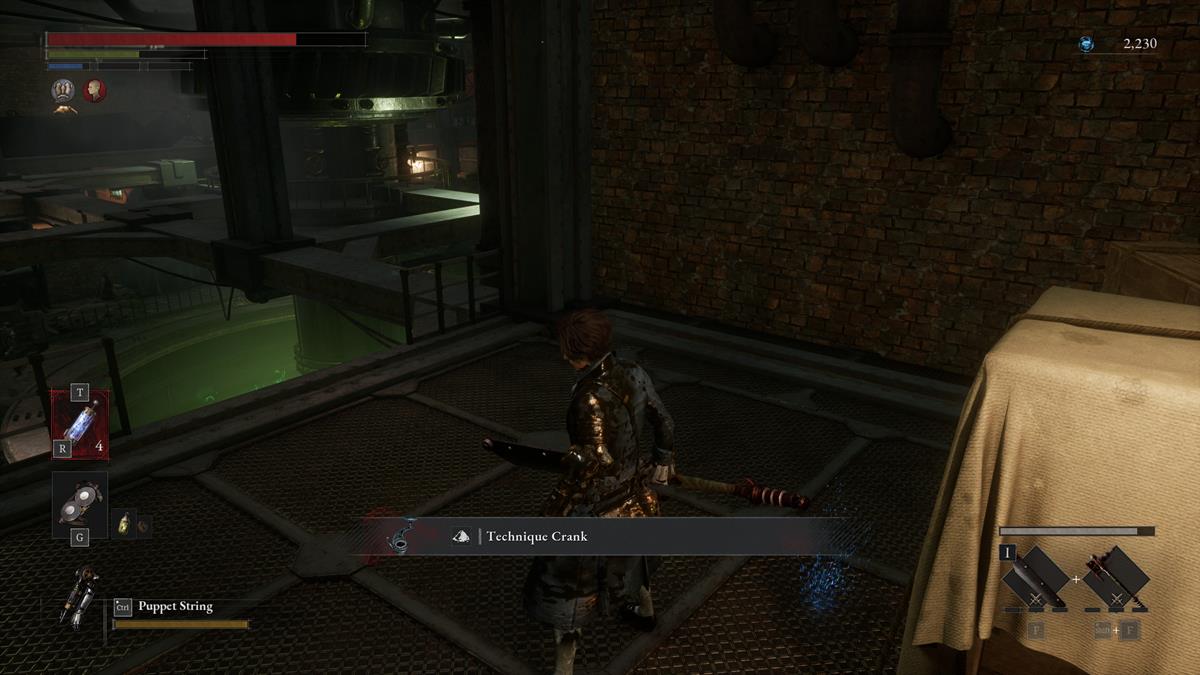Select the red saw handle weapon slot

1115,579
